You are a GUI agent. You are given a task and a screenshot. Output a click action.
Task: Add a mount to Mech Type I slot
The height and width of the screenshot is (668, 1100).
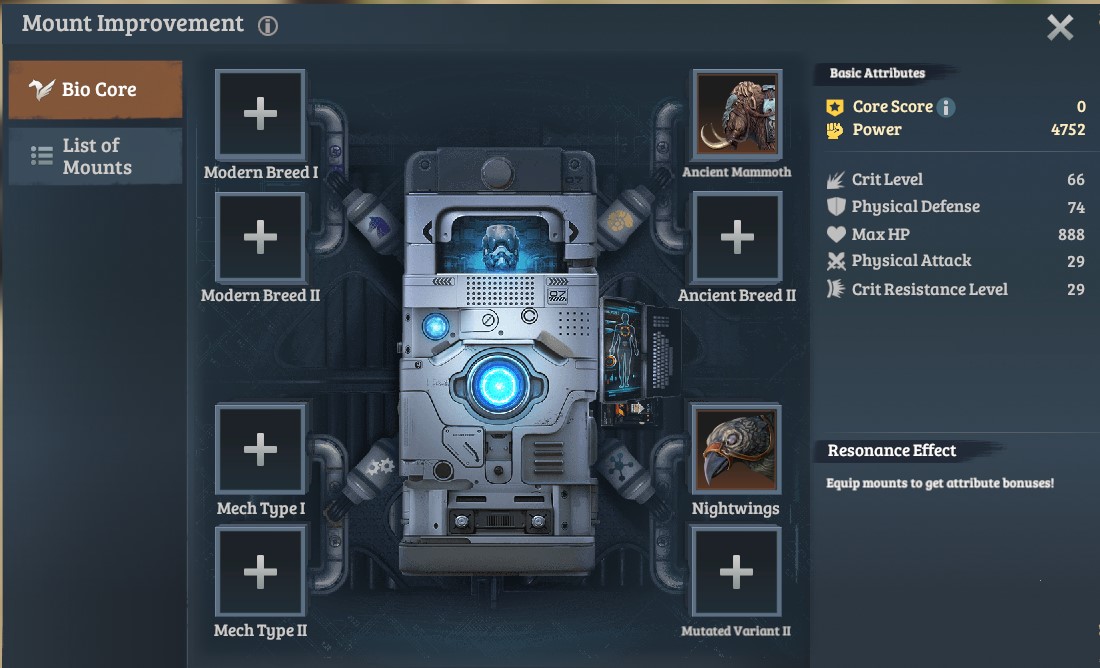(x=260, y=450)
